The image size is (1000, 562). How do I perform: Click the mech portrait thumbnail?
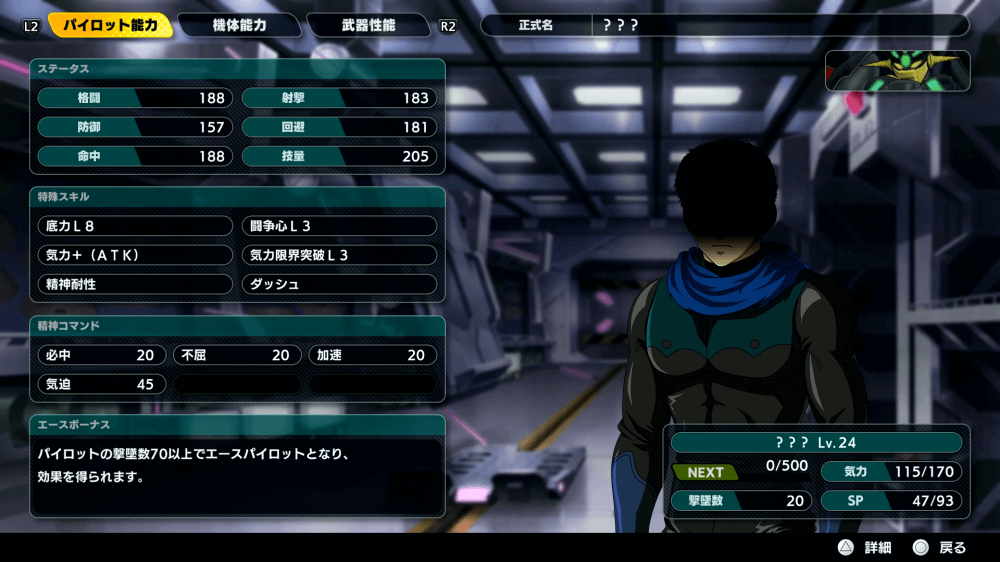click(x=897, y=71)
